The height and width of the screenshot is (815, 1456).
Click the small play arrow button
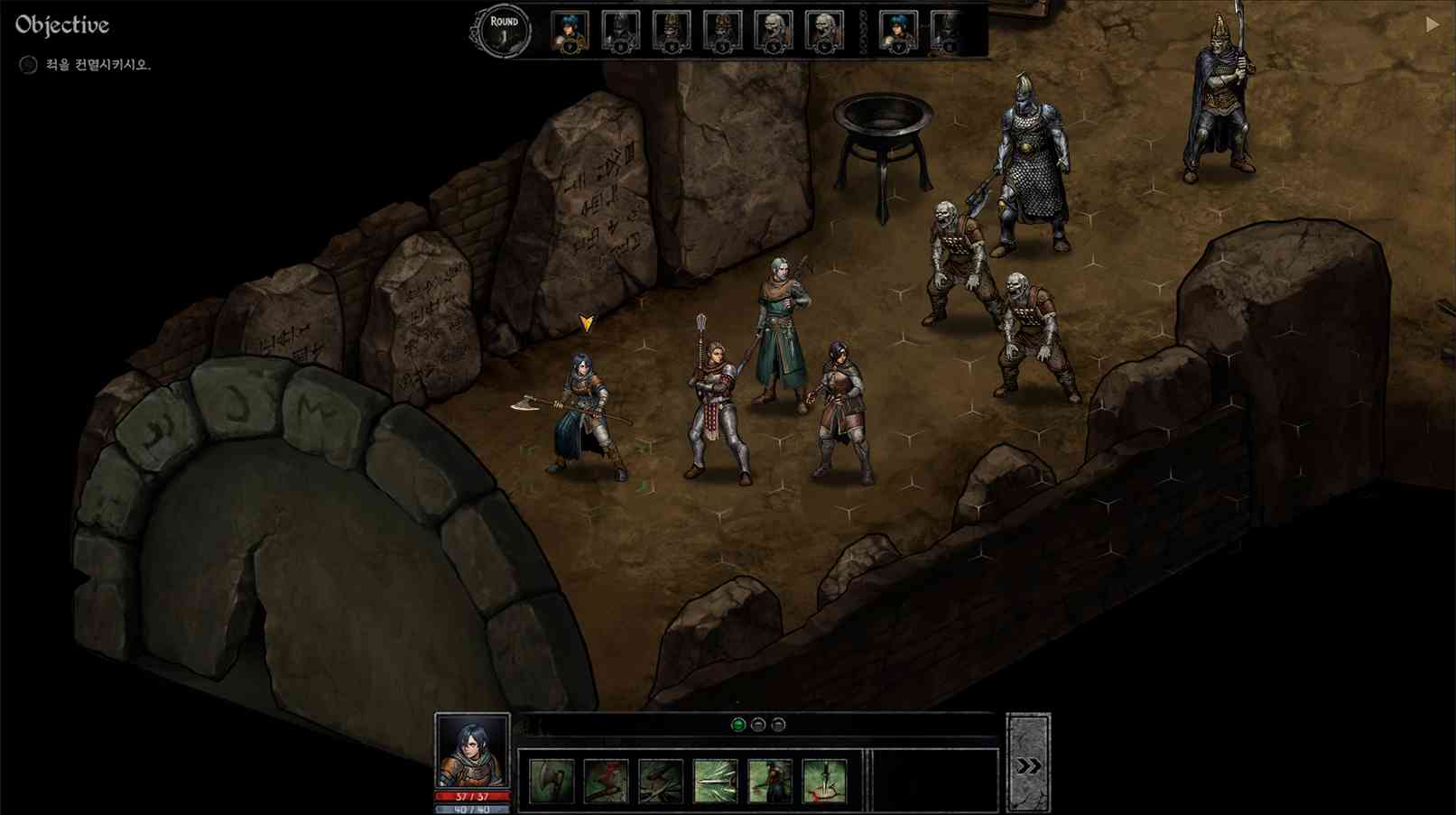1432,25
